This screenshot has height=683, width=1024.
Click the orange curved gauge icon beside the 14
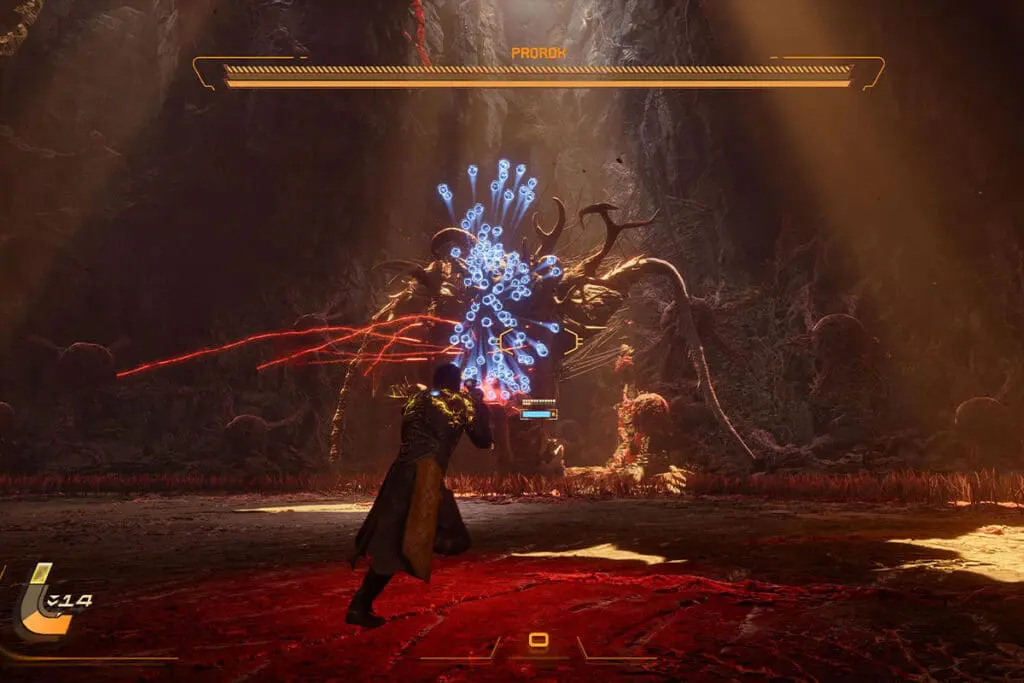(x=40, y=604)
